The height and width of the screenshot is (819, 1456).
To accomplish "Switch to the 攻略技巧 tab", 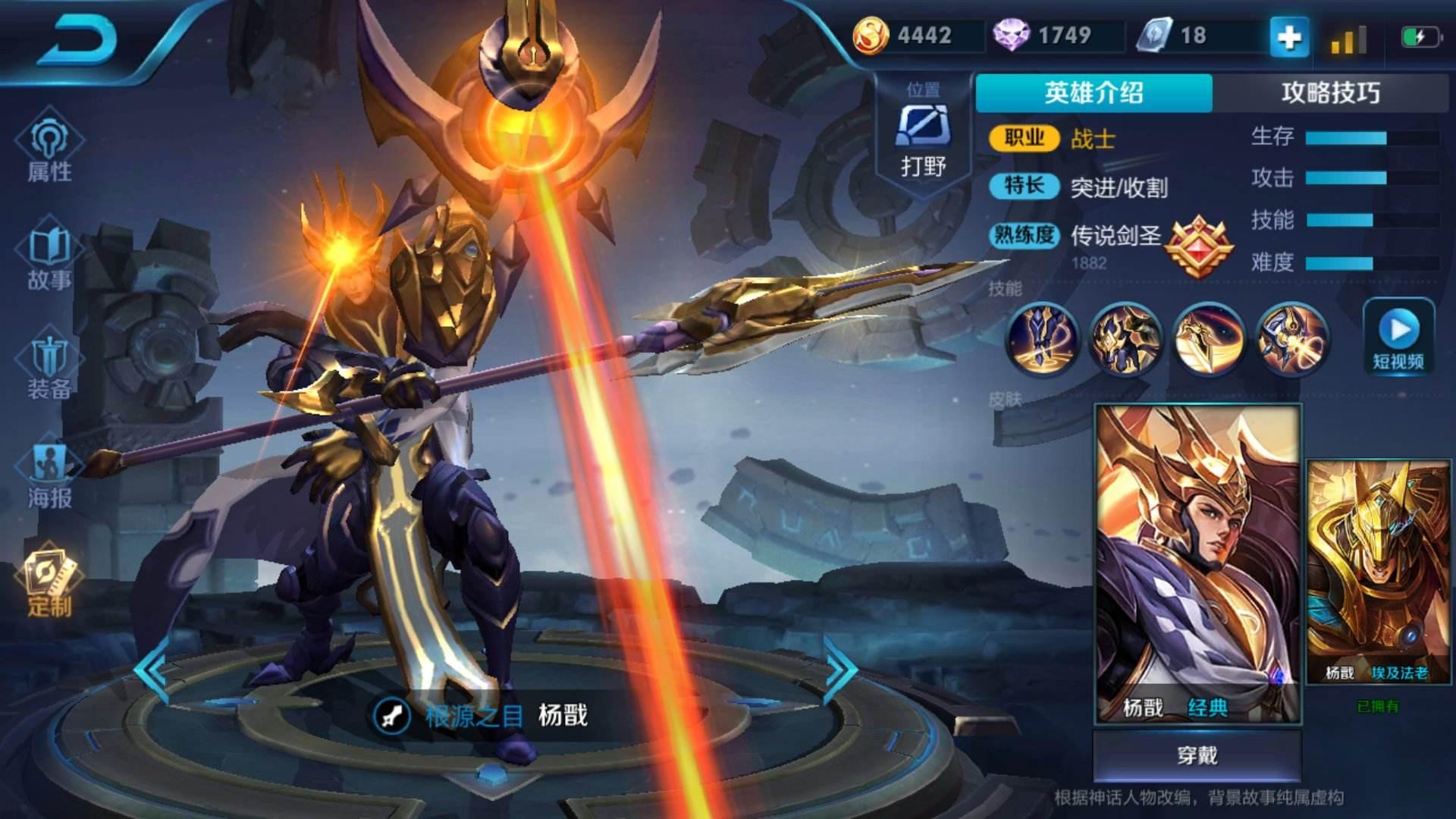I will pos(1330,93).
